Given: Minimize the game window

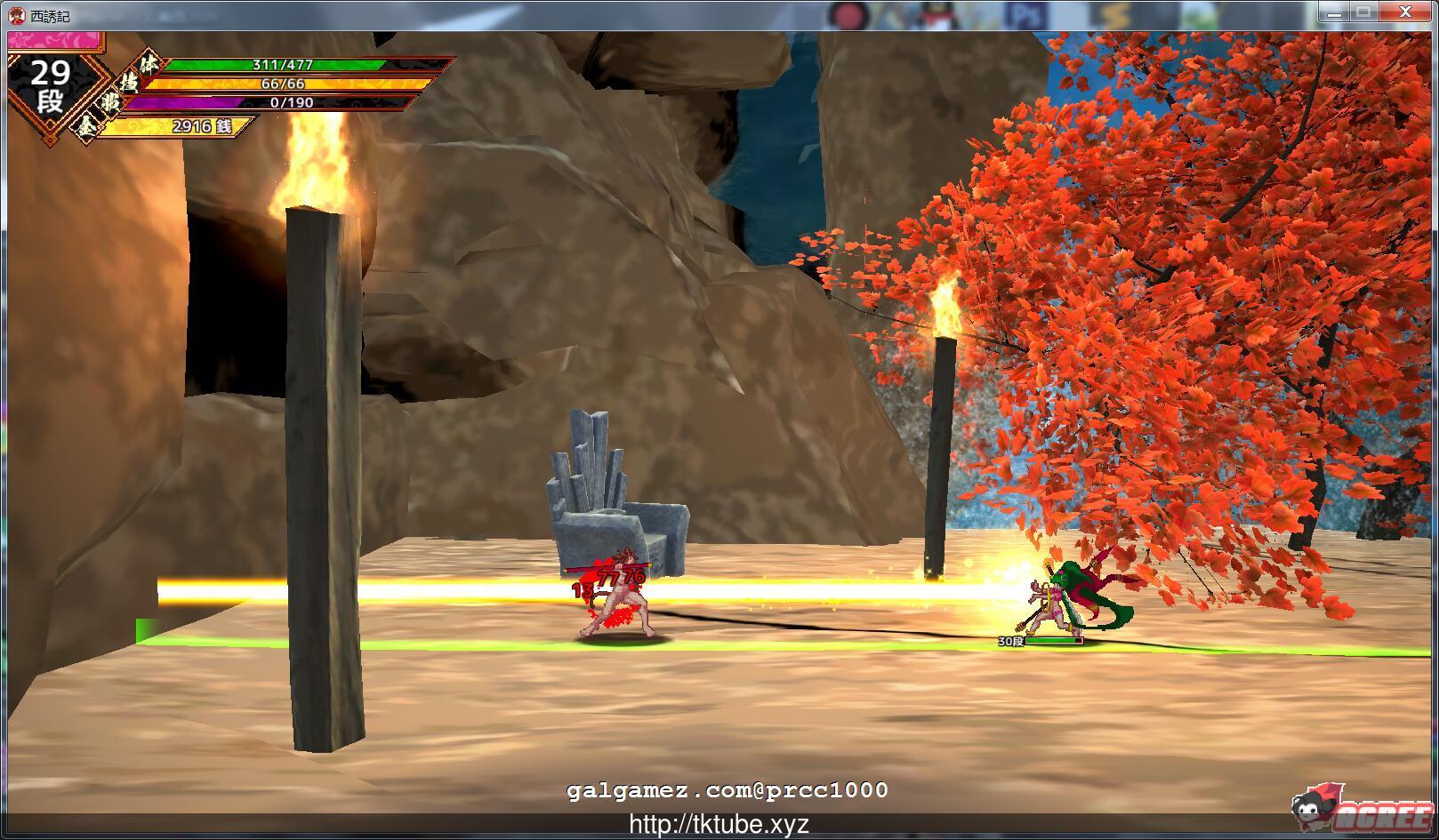Looking at the screenshot, I should point(1332,12).
